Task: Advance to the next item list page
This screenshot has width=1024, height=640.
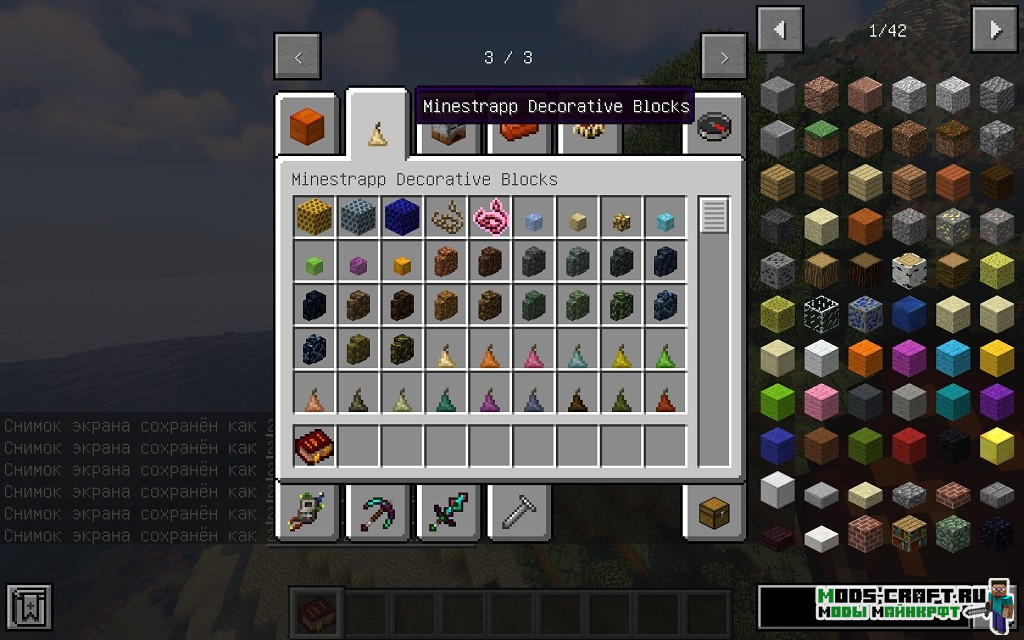Action: click(x=994, y=30)
